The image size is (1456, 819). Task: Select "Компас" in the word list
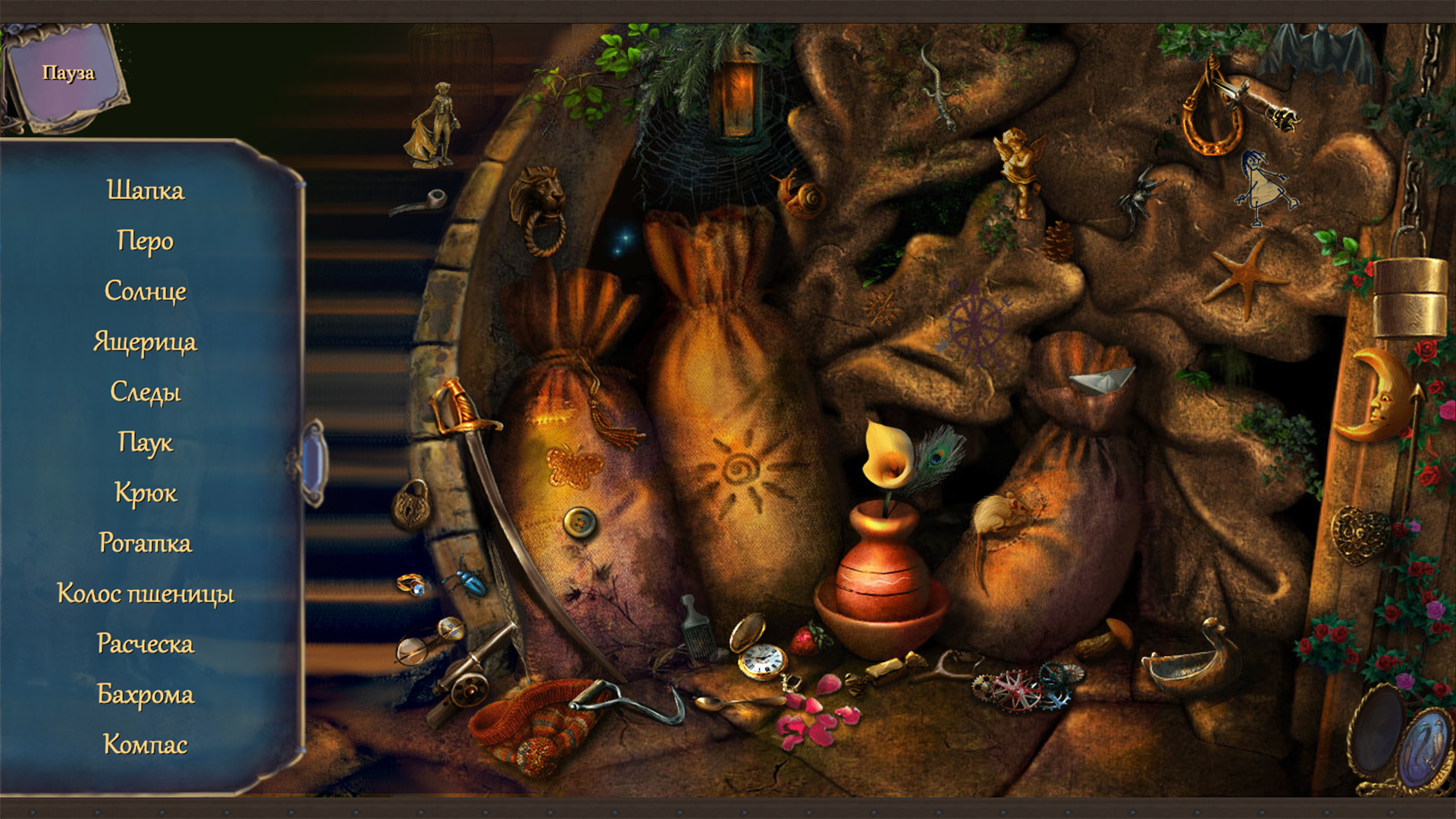pos(146,745)
